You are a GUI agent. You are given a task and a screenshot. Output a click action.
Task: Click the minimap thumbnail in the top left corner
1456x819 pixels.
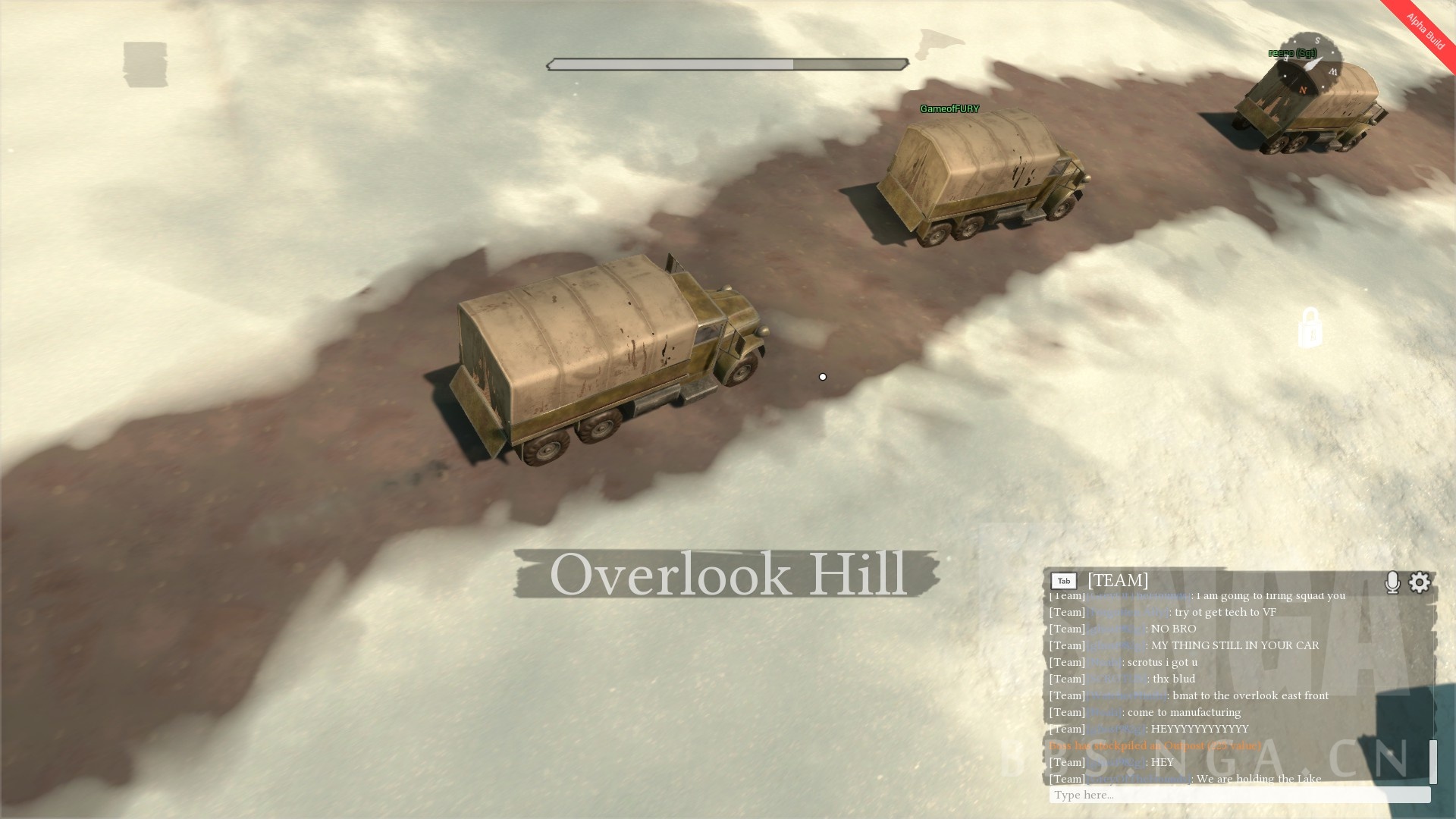point(146,65)
